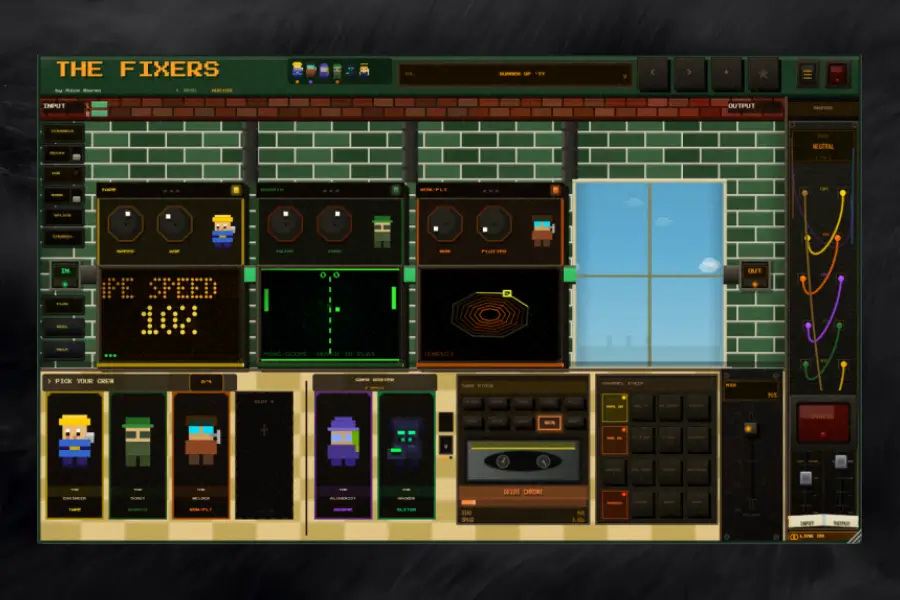This screenshot has height=600, width=900.
Task: Click the first knob on the yellow module
Action: coord(125,224)
